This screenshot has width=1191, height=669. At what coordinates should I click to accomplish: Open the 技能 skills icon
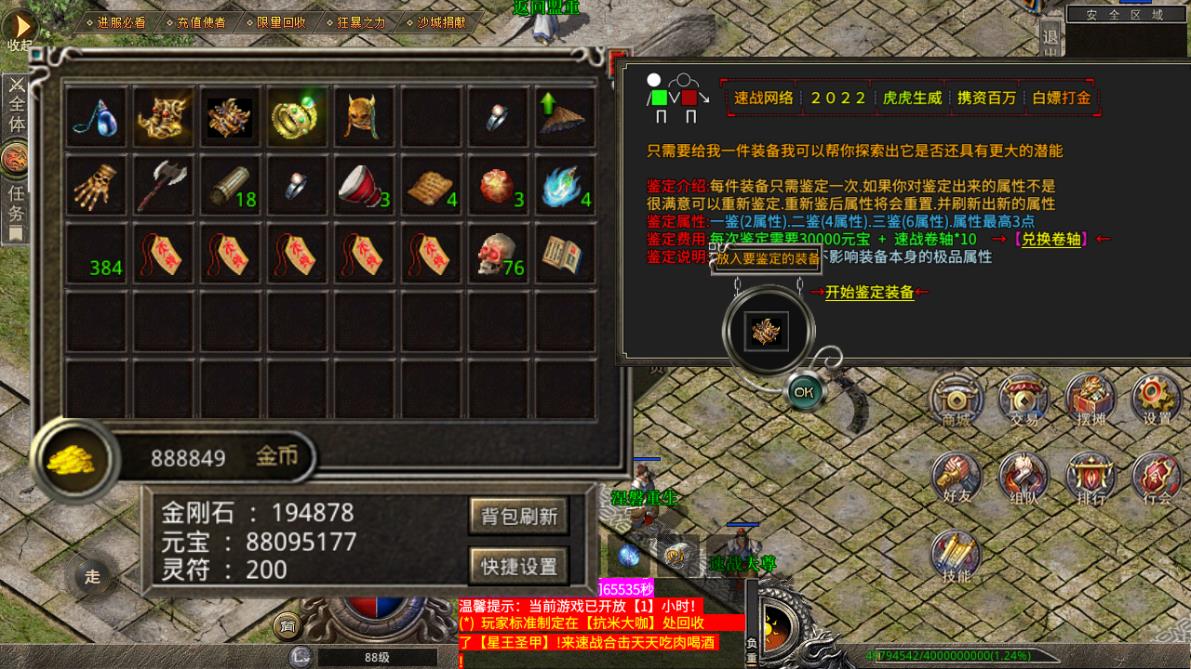pyautogui.click(x=956, y=556)
